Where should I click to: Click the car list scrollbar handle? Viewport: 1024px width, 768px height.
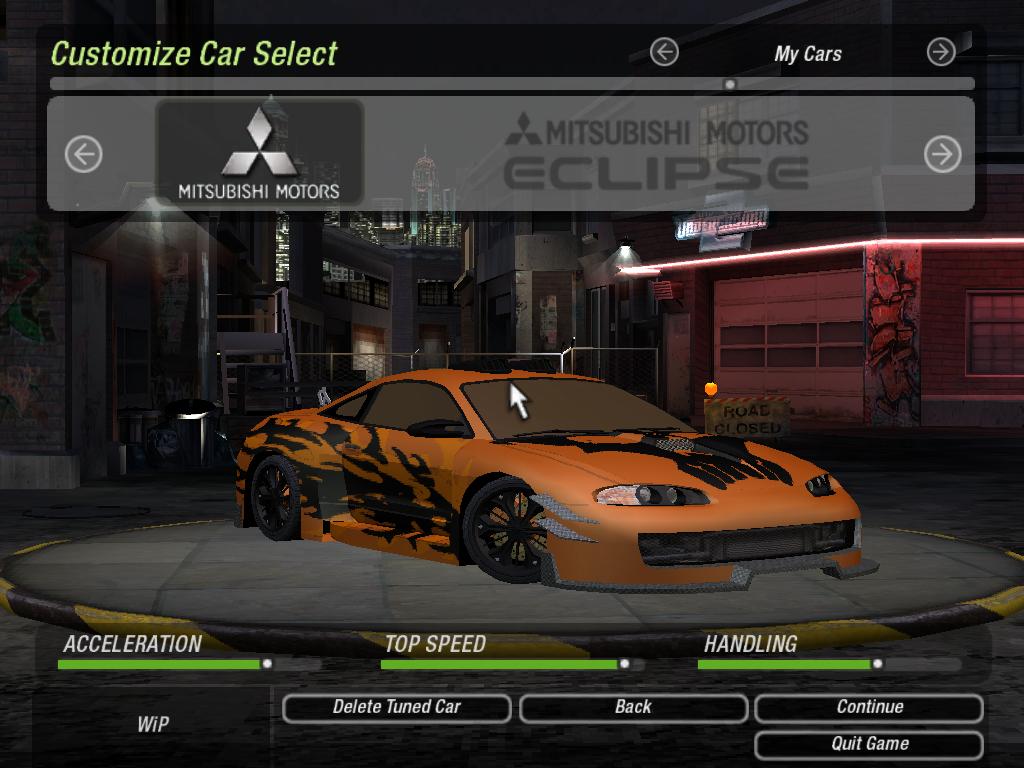[730, 85]
